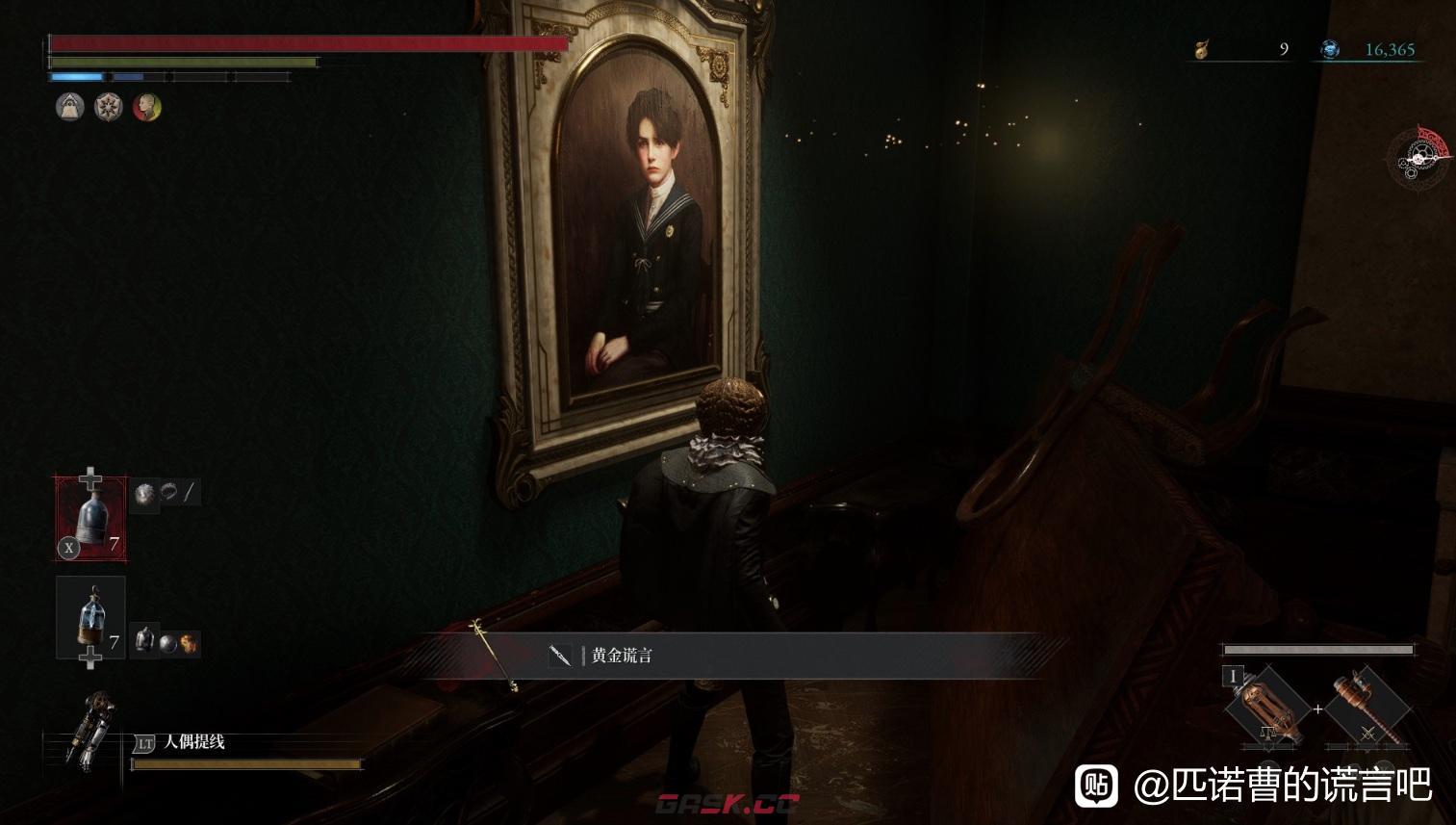The image size is (1456, 825).
Task: Select the fire throwable in the lower belt queue
Action: (x=190, y=642)
